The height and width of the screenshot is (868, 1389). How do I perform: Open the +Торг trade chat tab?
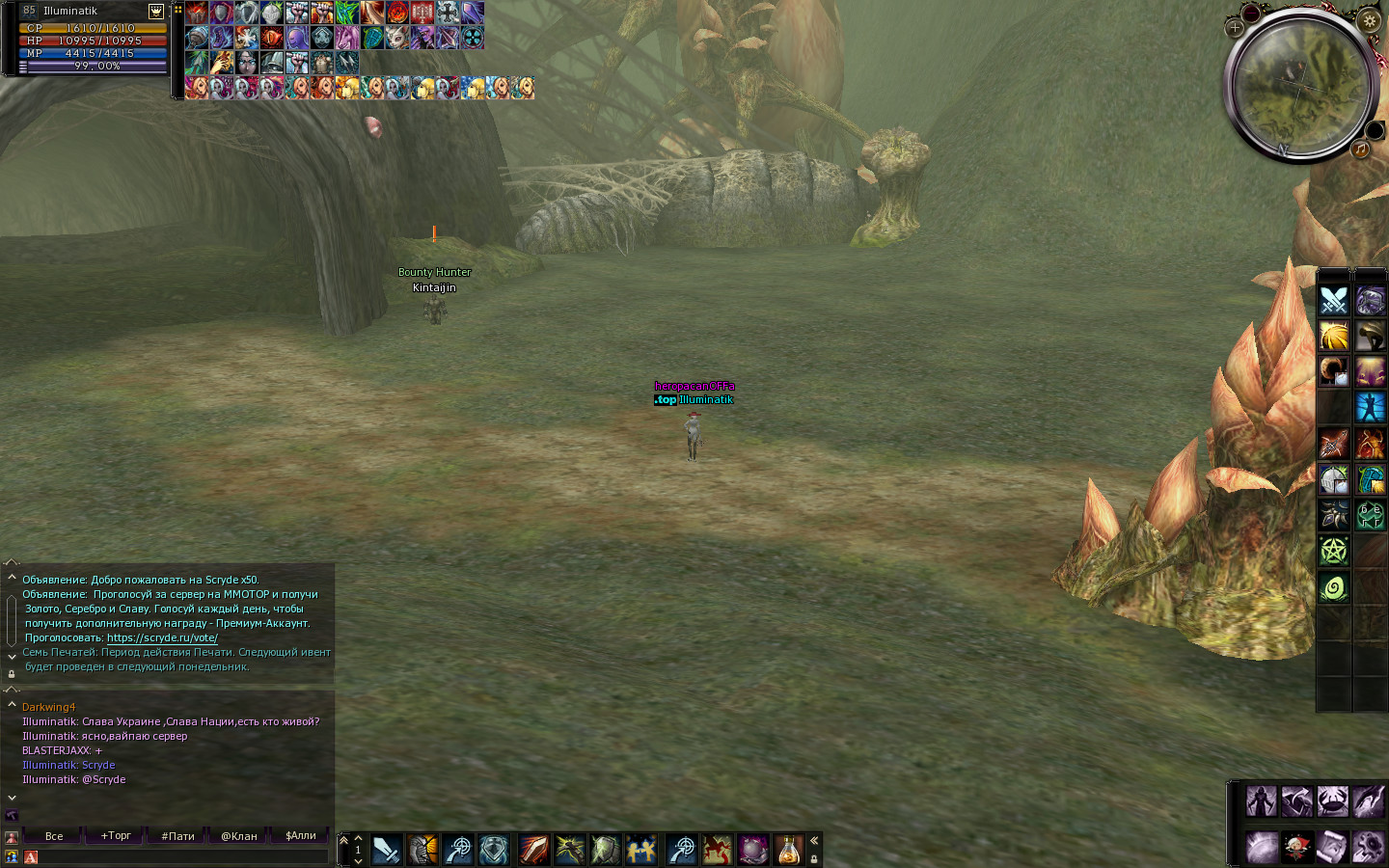pos(116,836)
